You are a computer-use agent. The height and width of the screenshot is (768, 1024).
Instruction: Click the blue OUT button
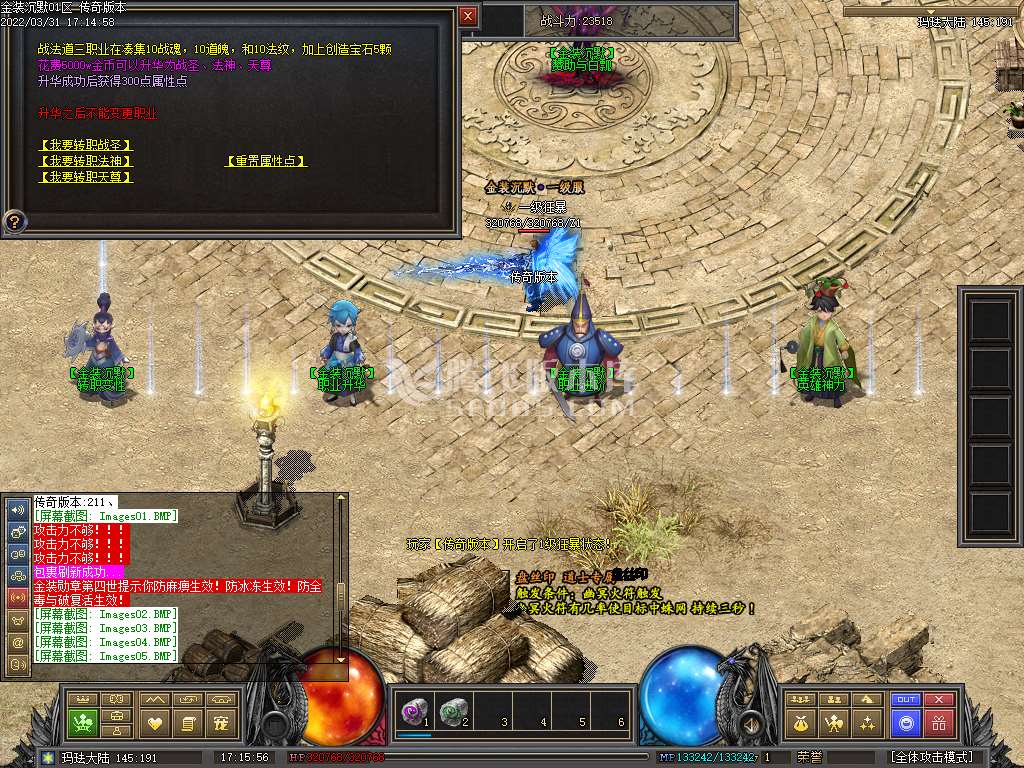(906, 699)
